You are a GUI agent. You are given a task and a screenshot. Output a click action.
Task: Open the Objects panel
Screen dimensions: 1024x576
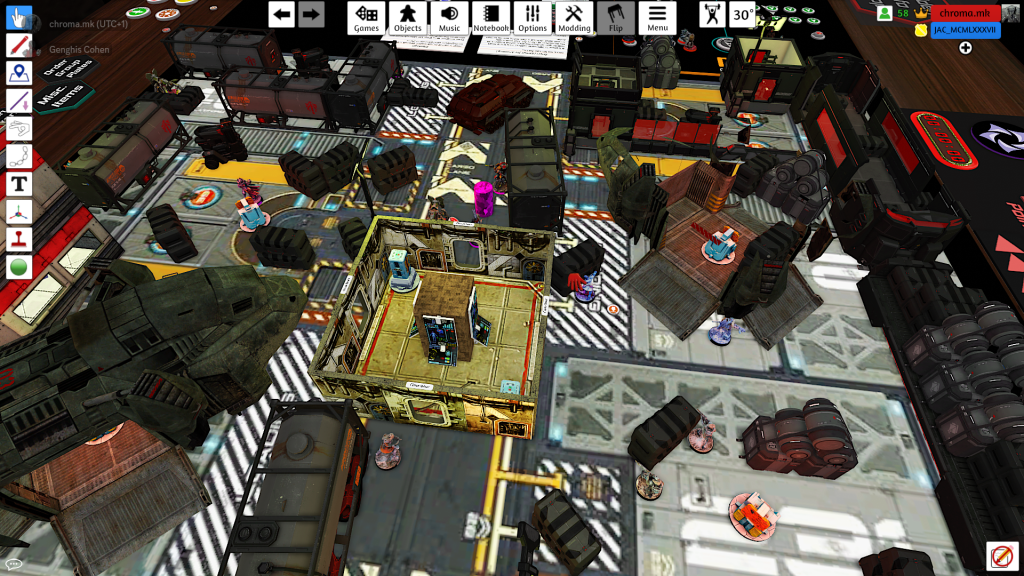click(408, 17)
